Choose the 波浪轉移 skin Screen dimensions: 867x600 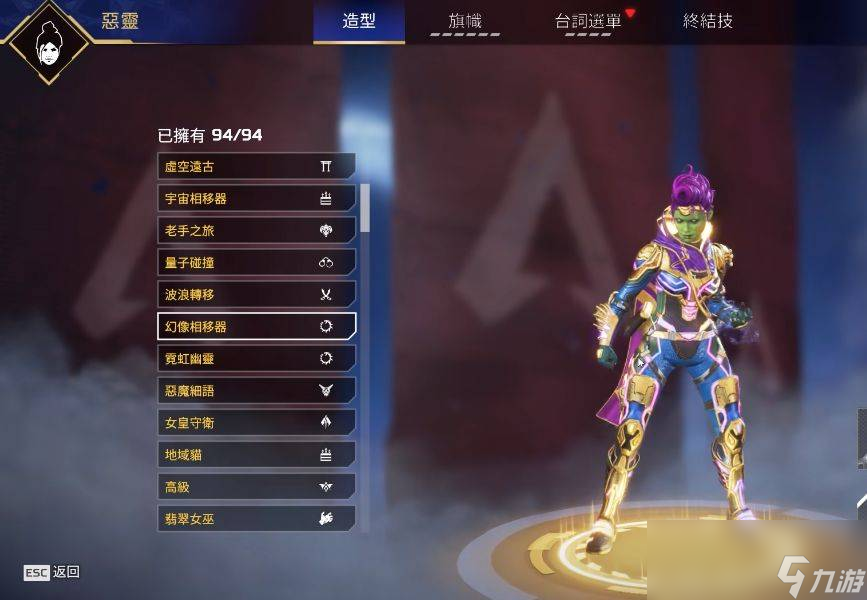[x=256, y=294]
